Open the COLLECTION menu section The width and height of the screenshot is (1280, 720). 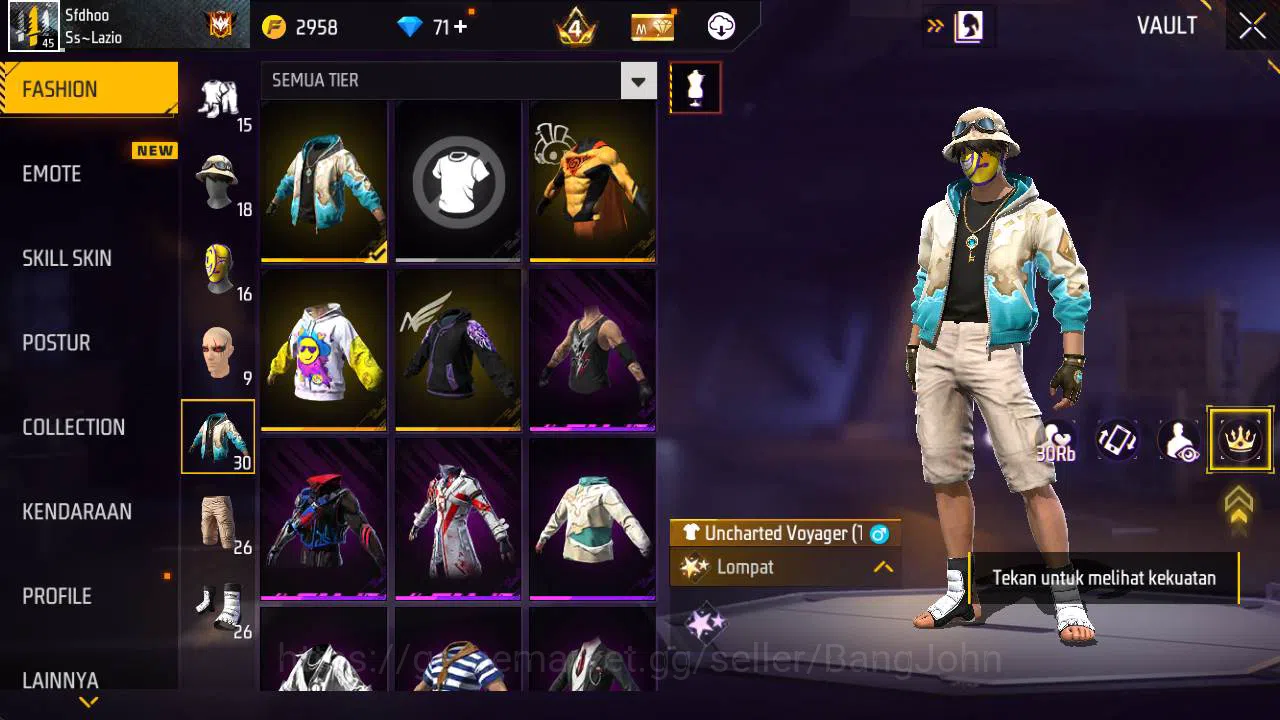[73, 427]
